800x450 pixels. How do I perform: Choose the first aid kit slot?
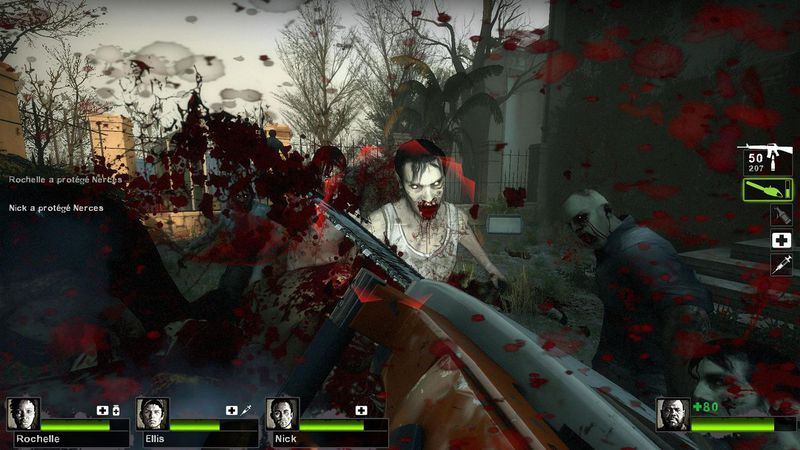pos(781,240)
